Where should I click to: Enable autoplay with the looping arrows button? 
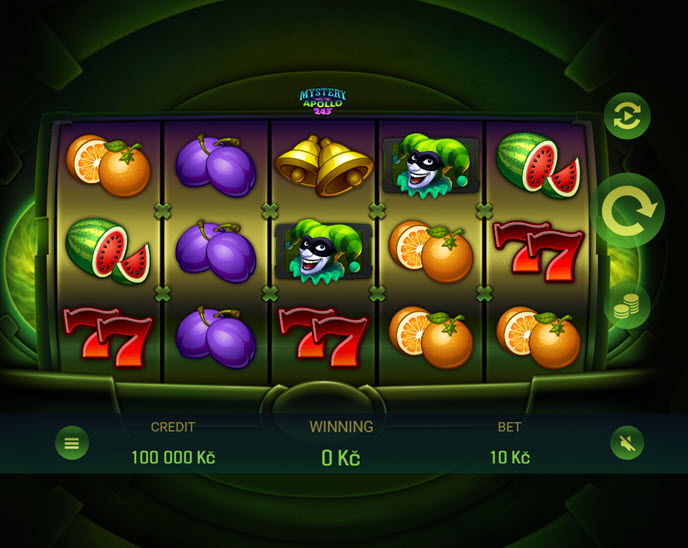(x=627, y=118)
